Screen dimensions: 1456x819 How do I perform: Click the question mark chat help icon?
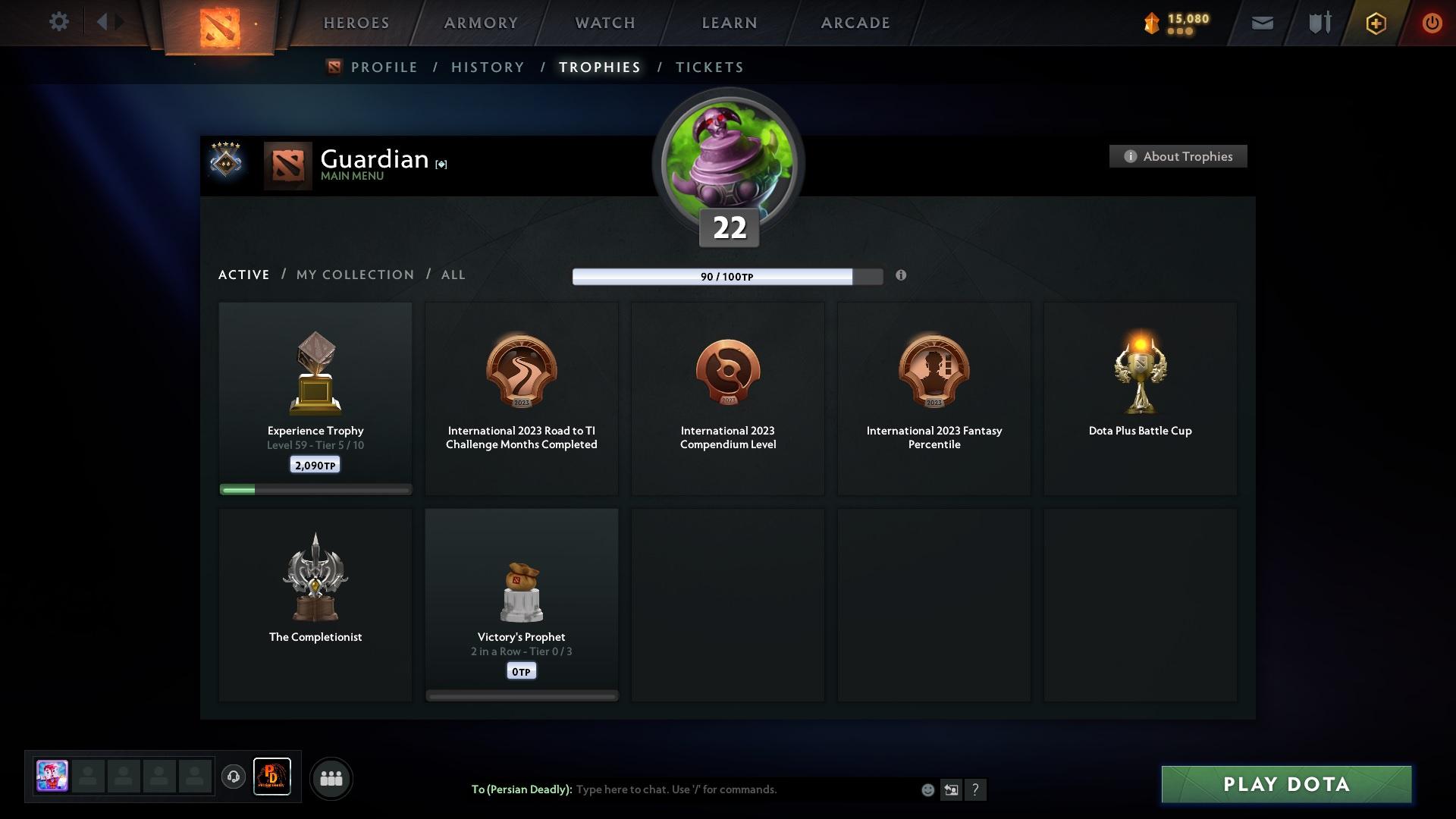976,789
